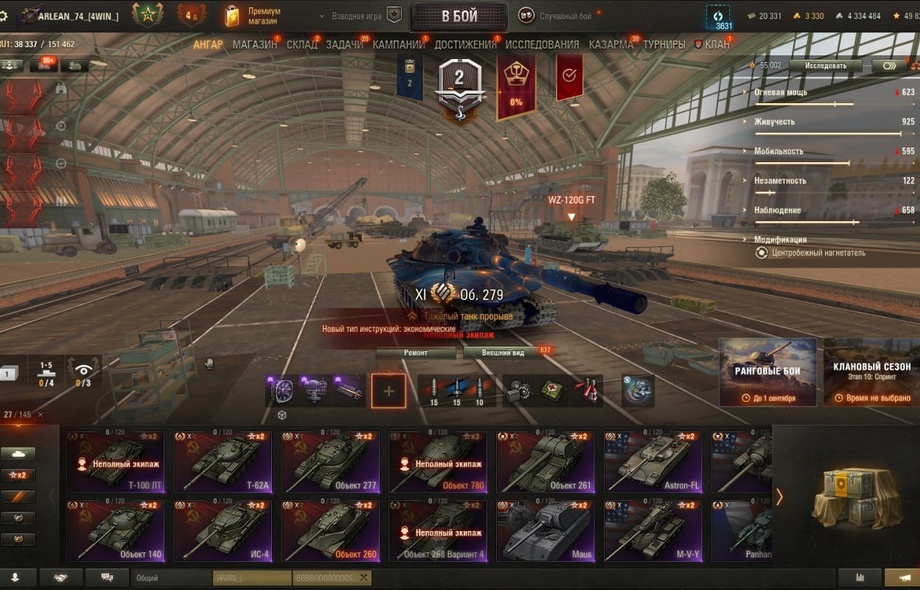Switch to the КАЗАРМА tab
The image size is (920, 590).
pos(610,45)
